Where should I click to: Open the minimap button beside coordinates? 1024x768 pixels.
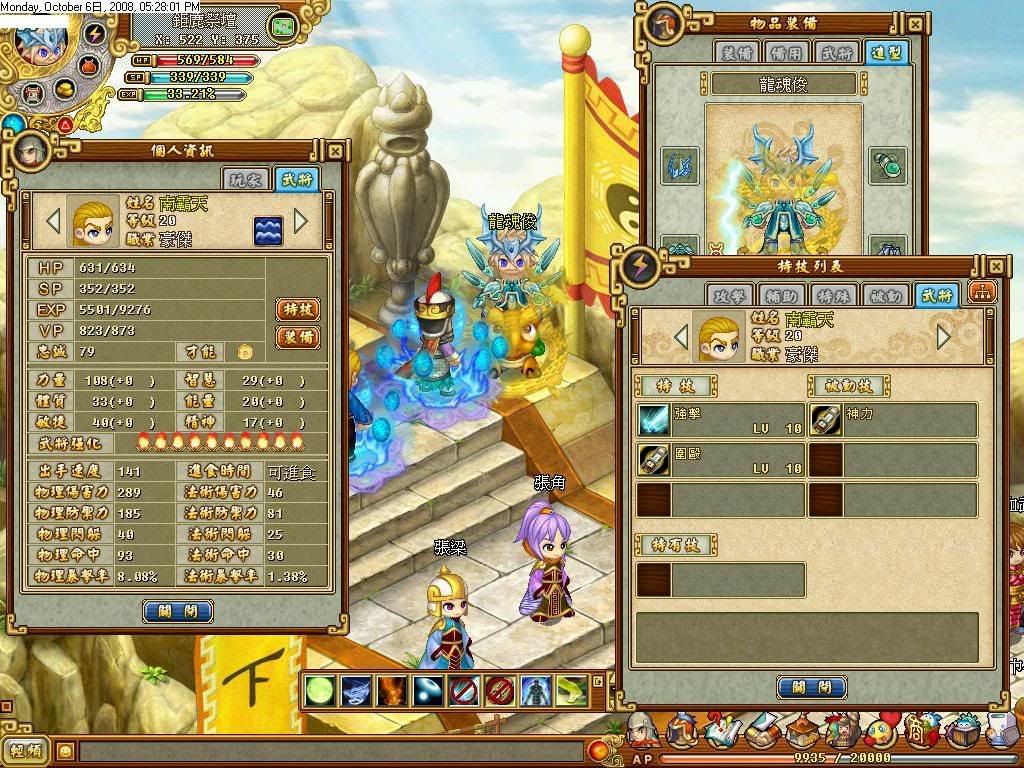pos(282,26)
